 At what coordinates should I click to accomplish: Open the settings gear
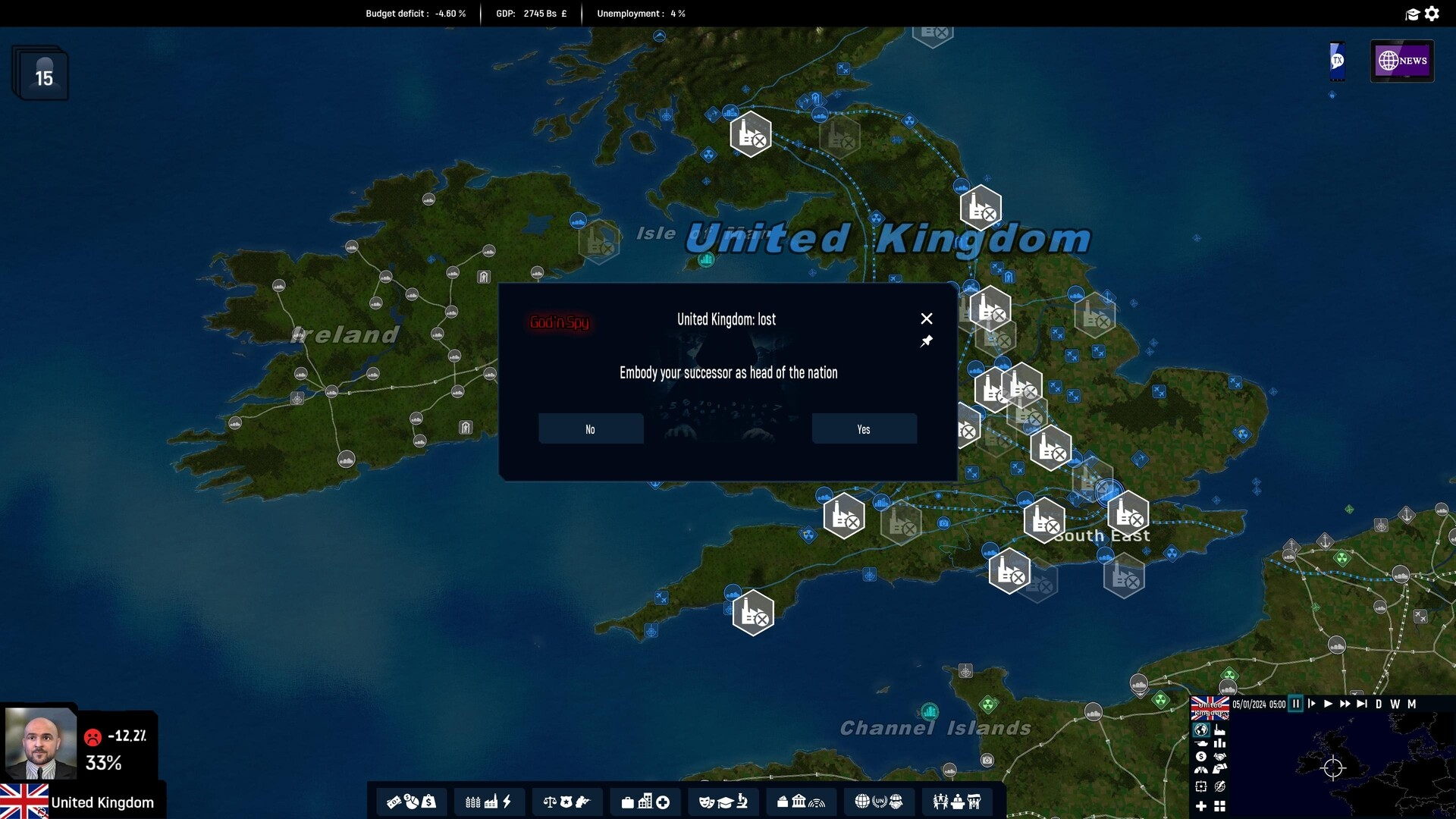point(1432,14)
